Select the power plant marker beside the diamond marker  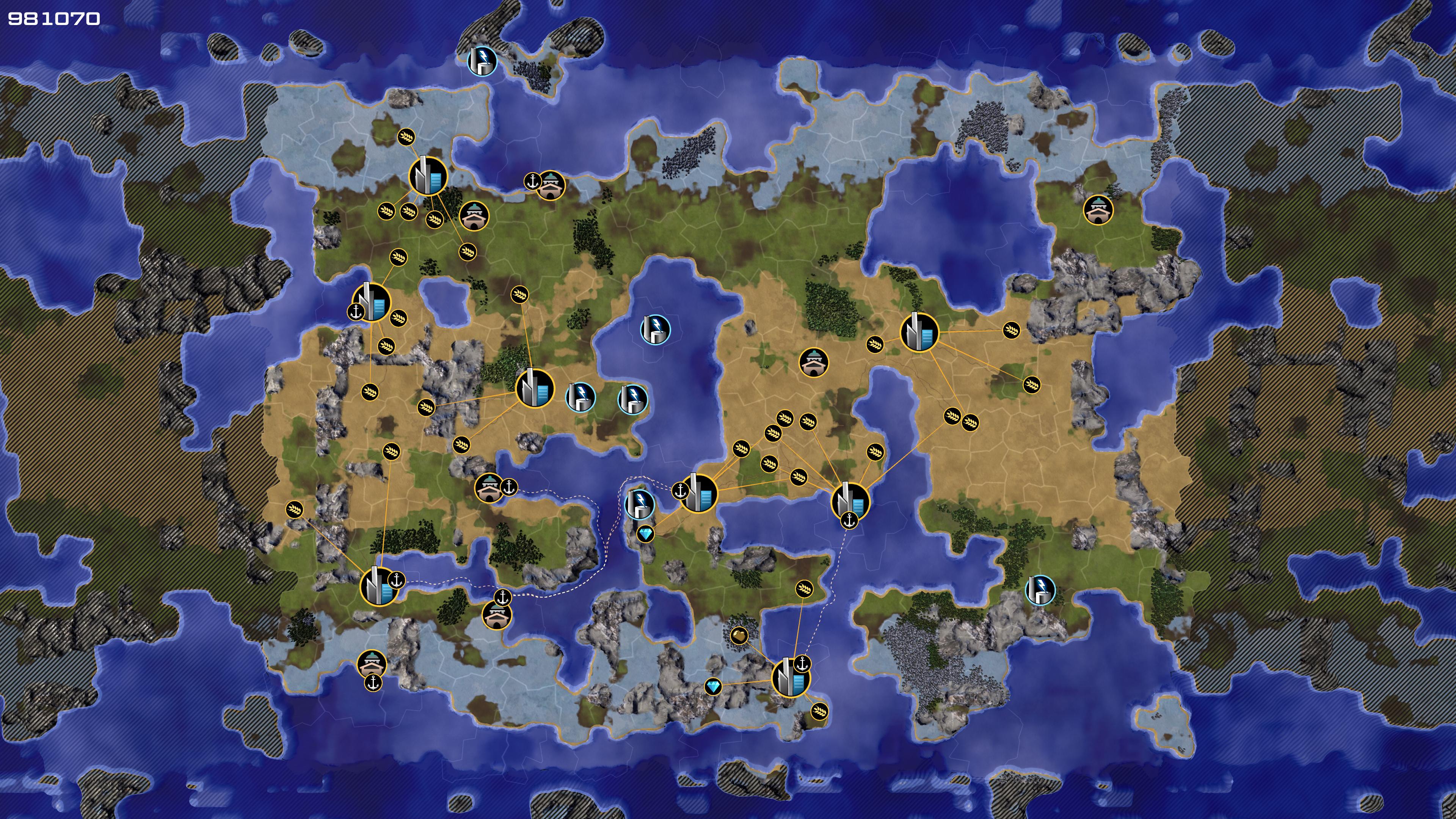[x=640, y=503]
